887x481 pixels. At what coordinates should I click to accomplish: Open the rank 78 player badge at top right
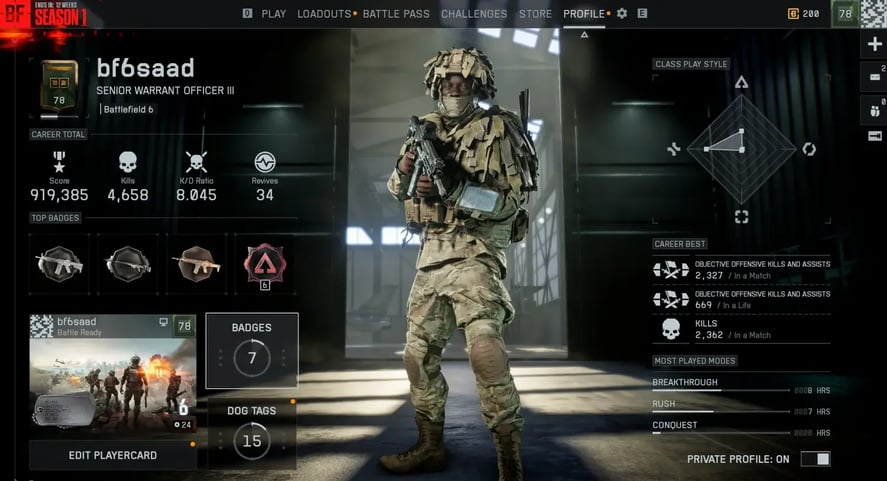845,14
